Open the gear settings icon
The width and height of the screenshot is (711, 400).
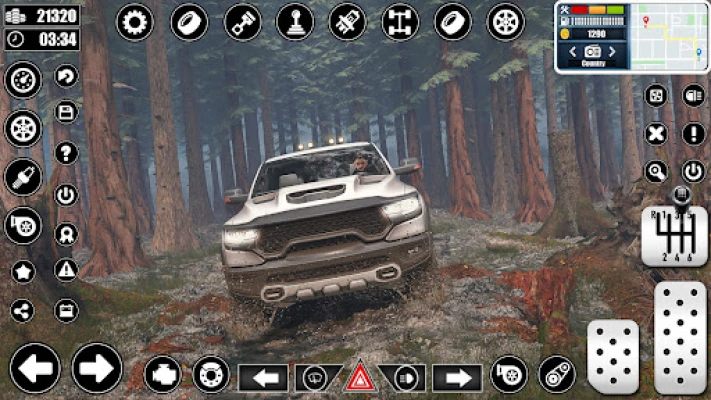pyautogui.click(x=135, y=21)
